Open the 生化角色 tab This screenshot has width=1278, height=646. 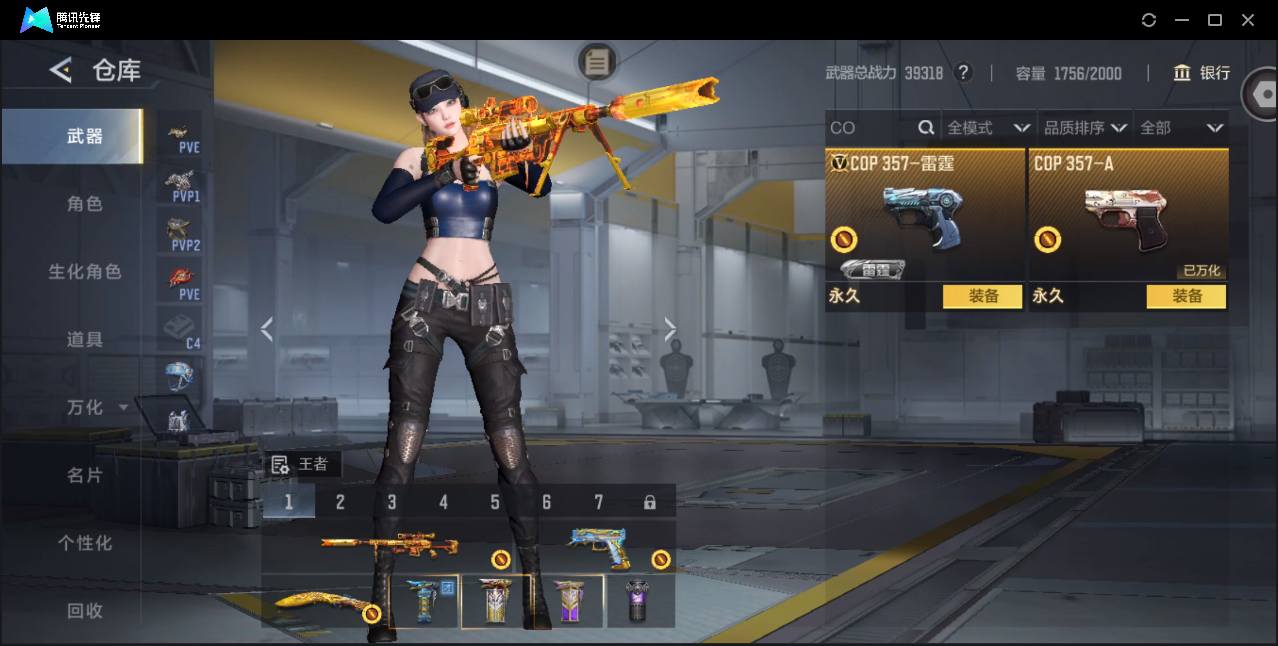84,272
